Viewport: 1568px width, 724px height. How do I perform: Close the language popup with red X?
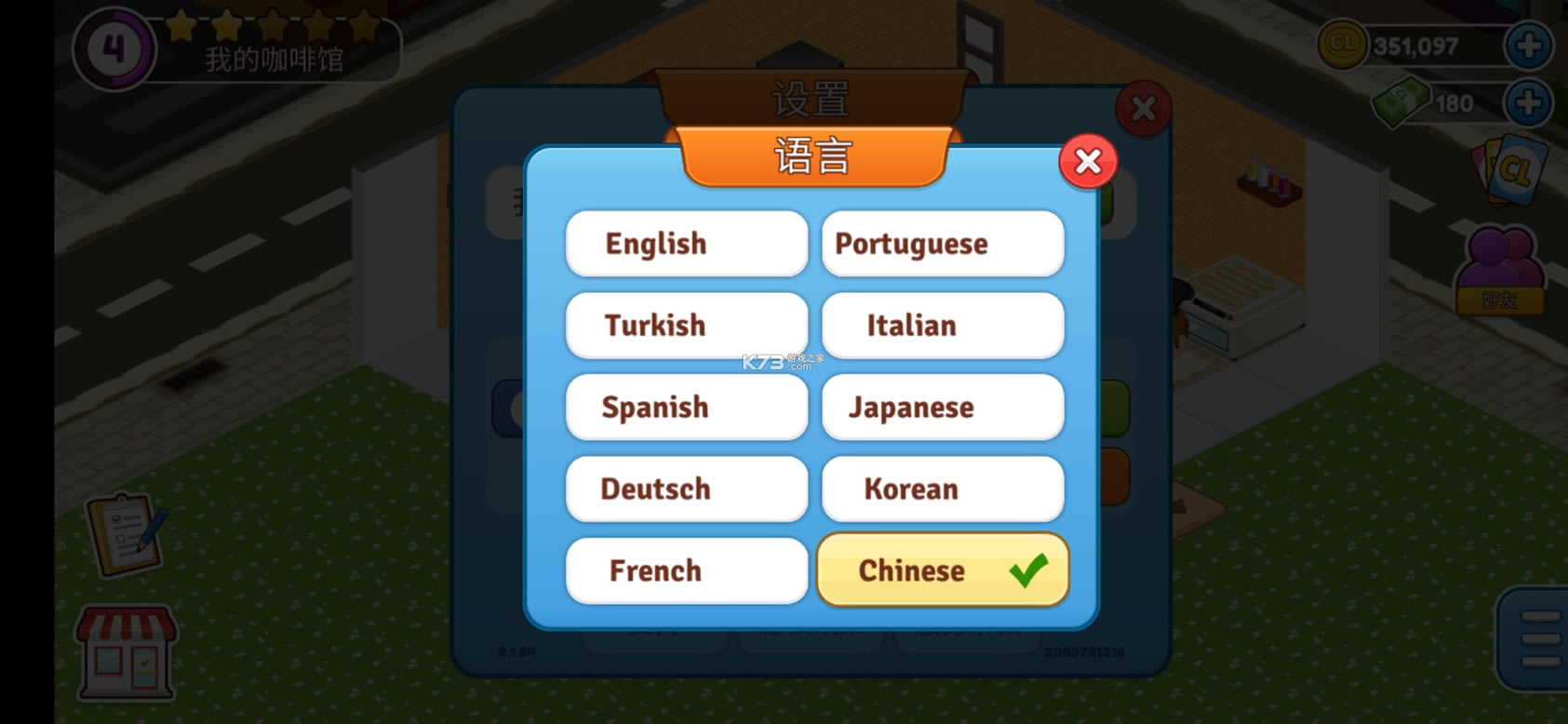coord(1087,162)
